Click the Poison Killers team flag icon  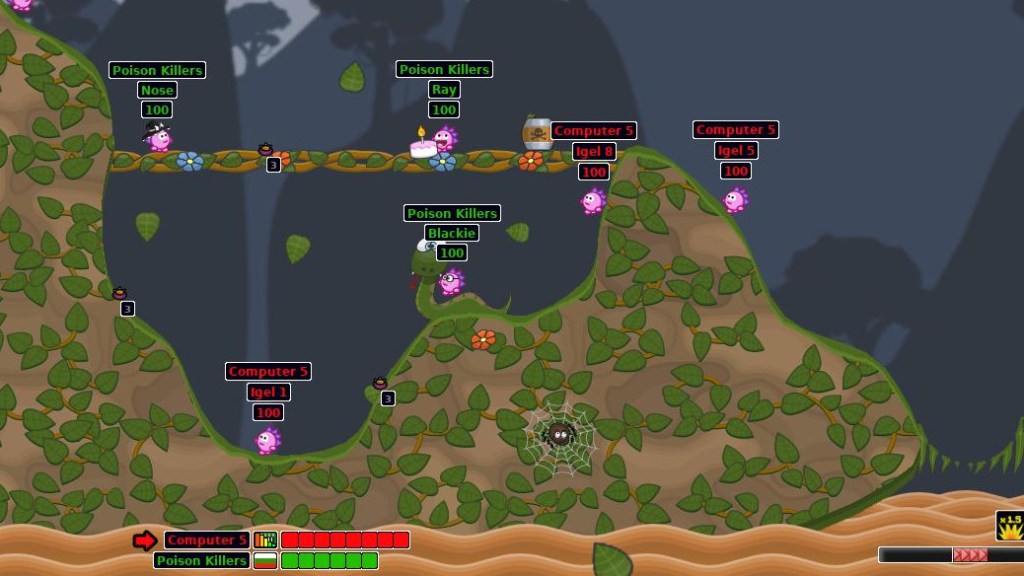(265, 560)
